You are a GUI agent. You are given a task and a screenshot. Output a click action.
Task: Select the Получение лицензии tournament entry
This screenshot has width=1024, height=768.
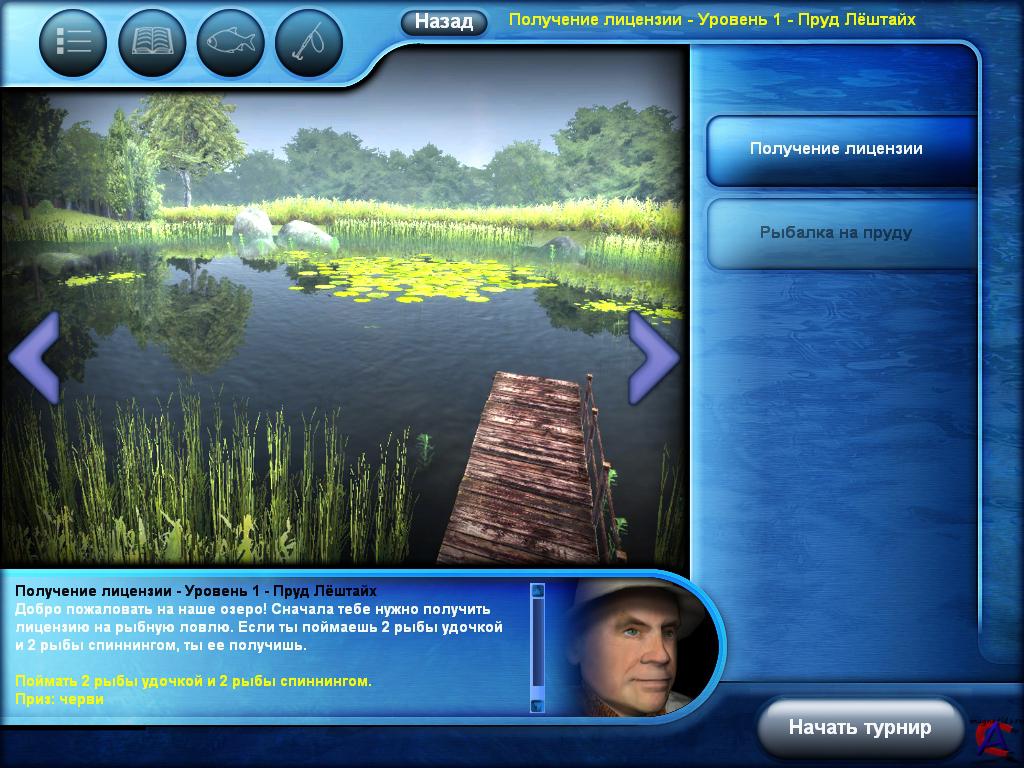coord(837,150)
